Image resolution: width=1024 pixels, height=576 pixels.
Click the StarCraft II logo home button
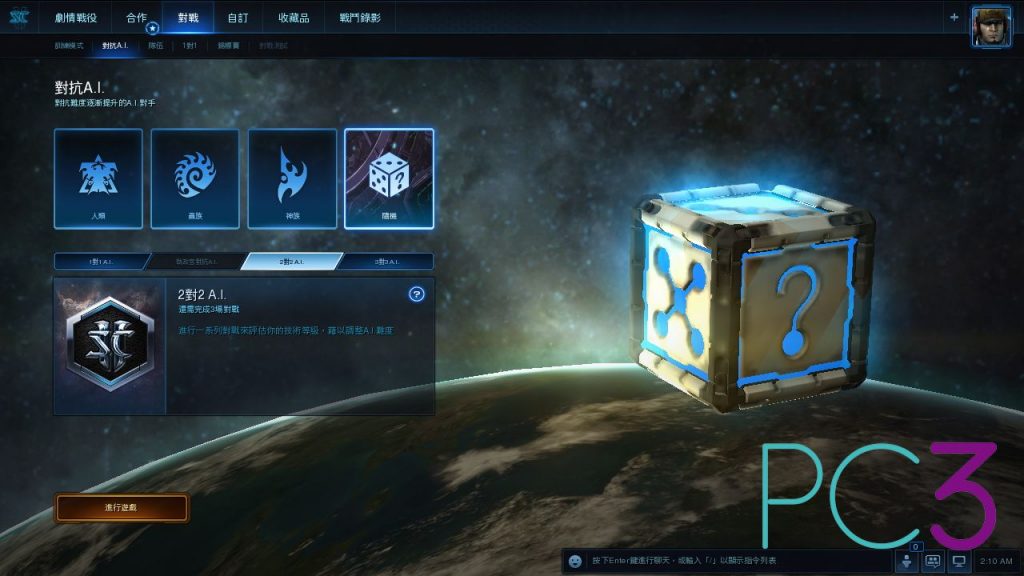(x=20, y=17)
